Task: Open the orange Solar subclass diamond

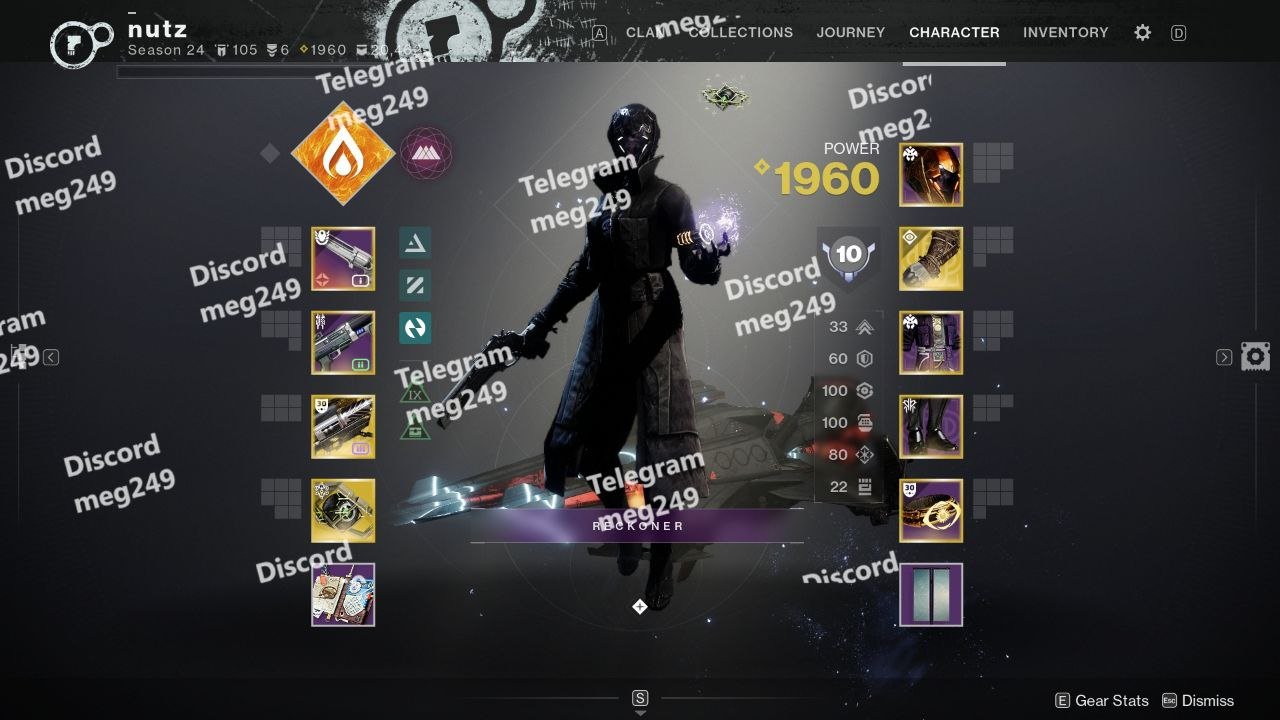Action: click(x=343, y=153)
